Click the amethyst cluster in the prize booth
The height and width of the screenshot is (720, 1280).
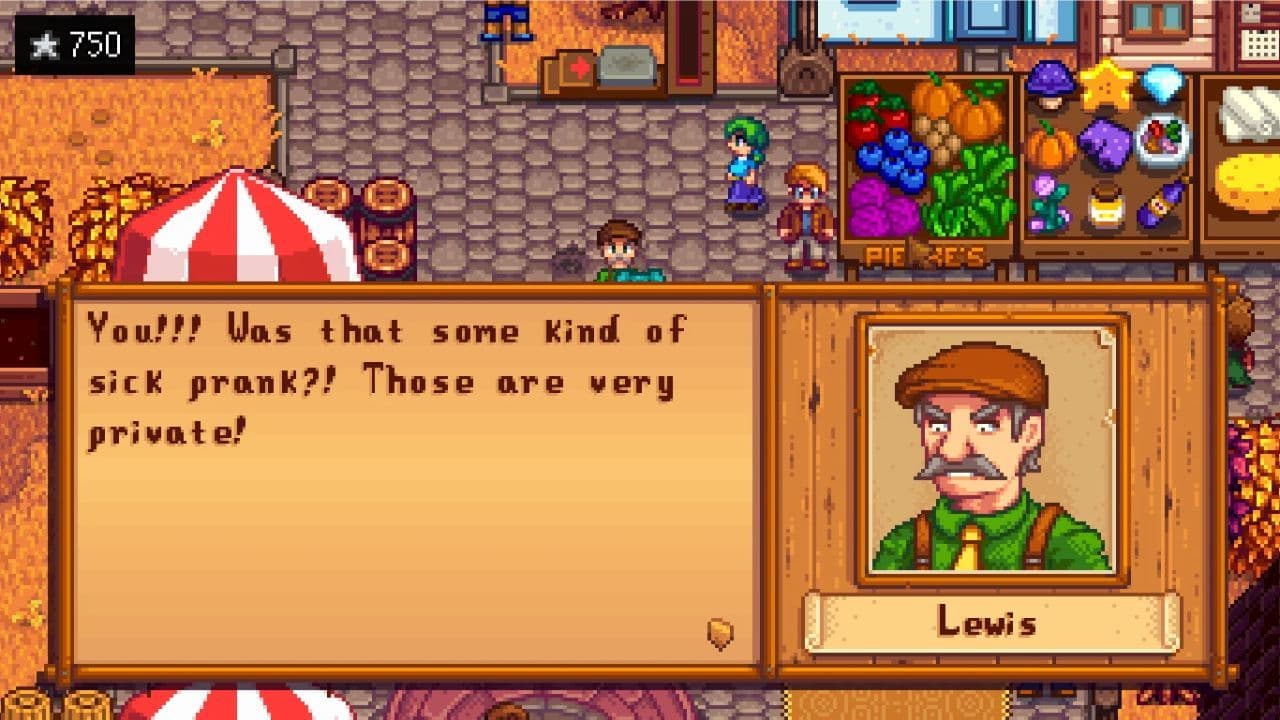coord(1106,143)
